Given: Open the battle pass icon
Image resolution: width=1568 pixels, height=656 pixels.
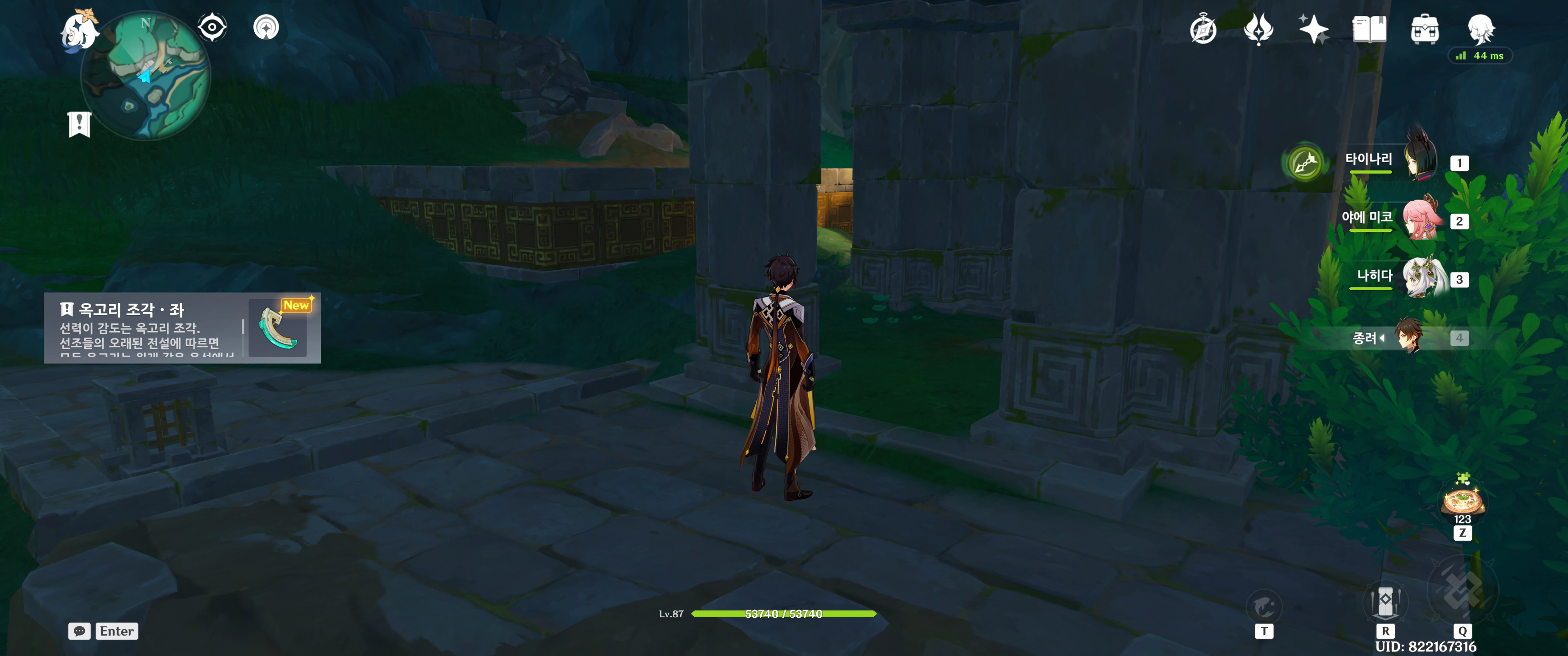Looking at the screenshot, I should pyautogui.click(x=1258, y=29).
